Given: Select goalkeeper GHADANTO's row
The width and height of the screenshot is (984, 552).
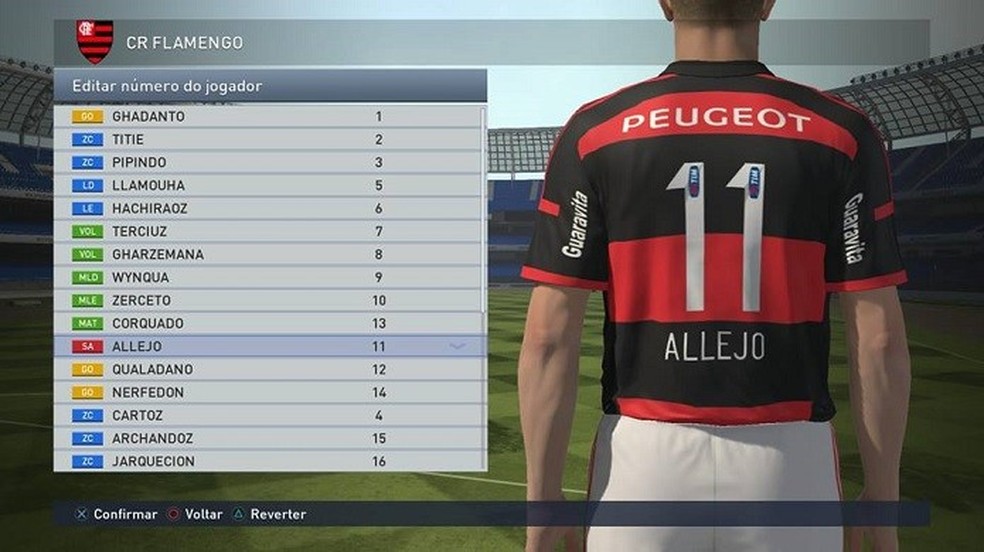Looking at the screenshot, I should point(268,116).
